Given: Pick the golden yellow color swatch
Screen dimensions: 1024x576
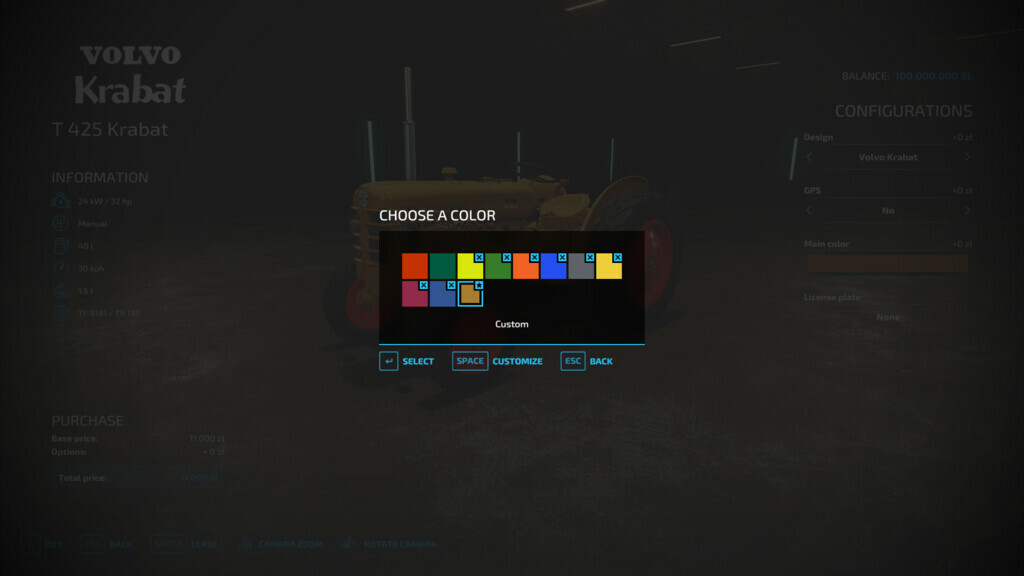Looking at the screenshot, I should click(609, 266).
